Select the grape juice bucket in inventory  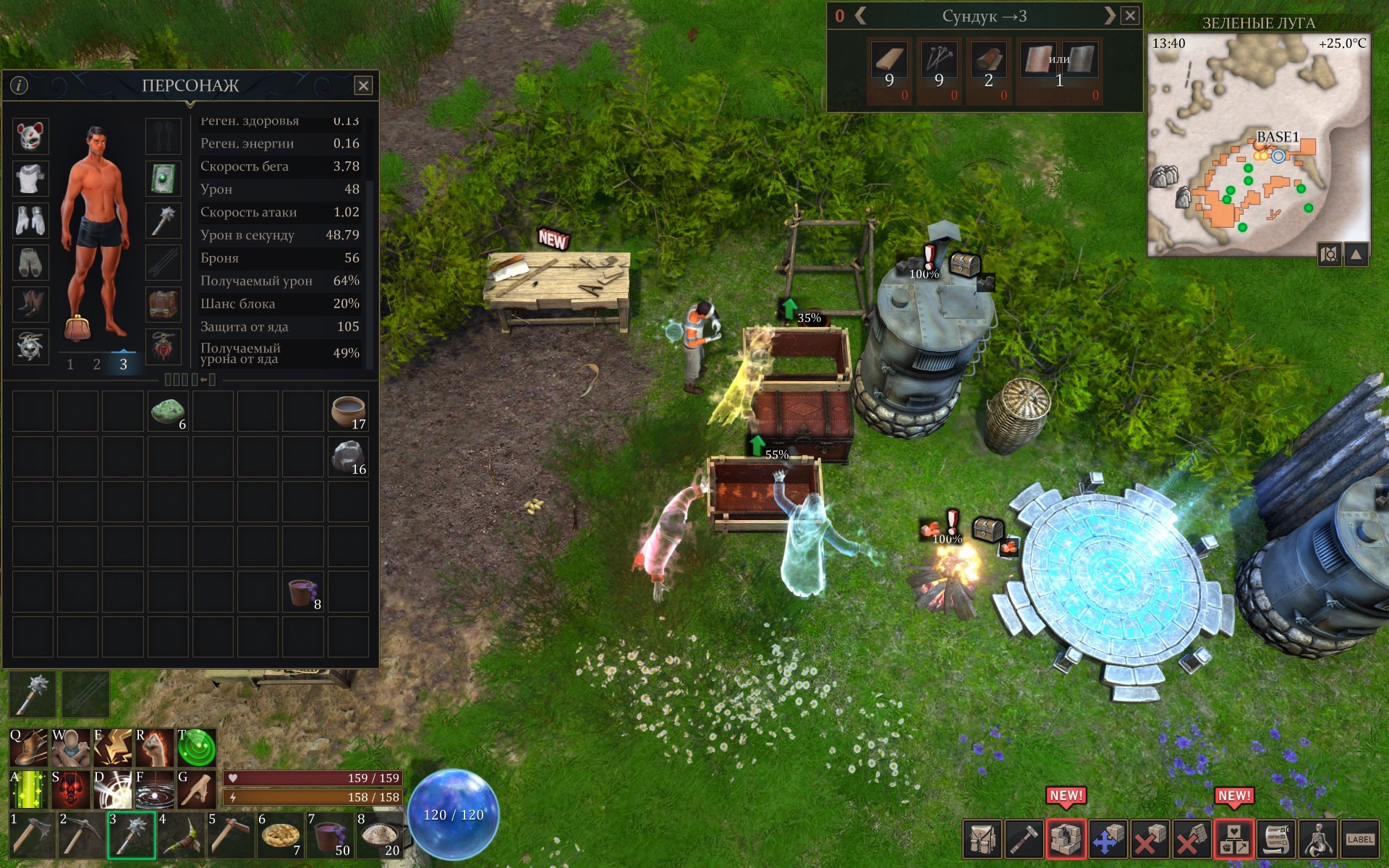[x=302, y=592]
